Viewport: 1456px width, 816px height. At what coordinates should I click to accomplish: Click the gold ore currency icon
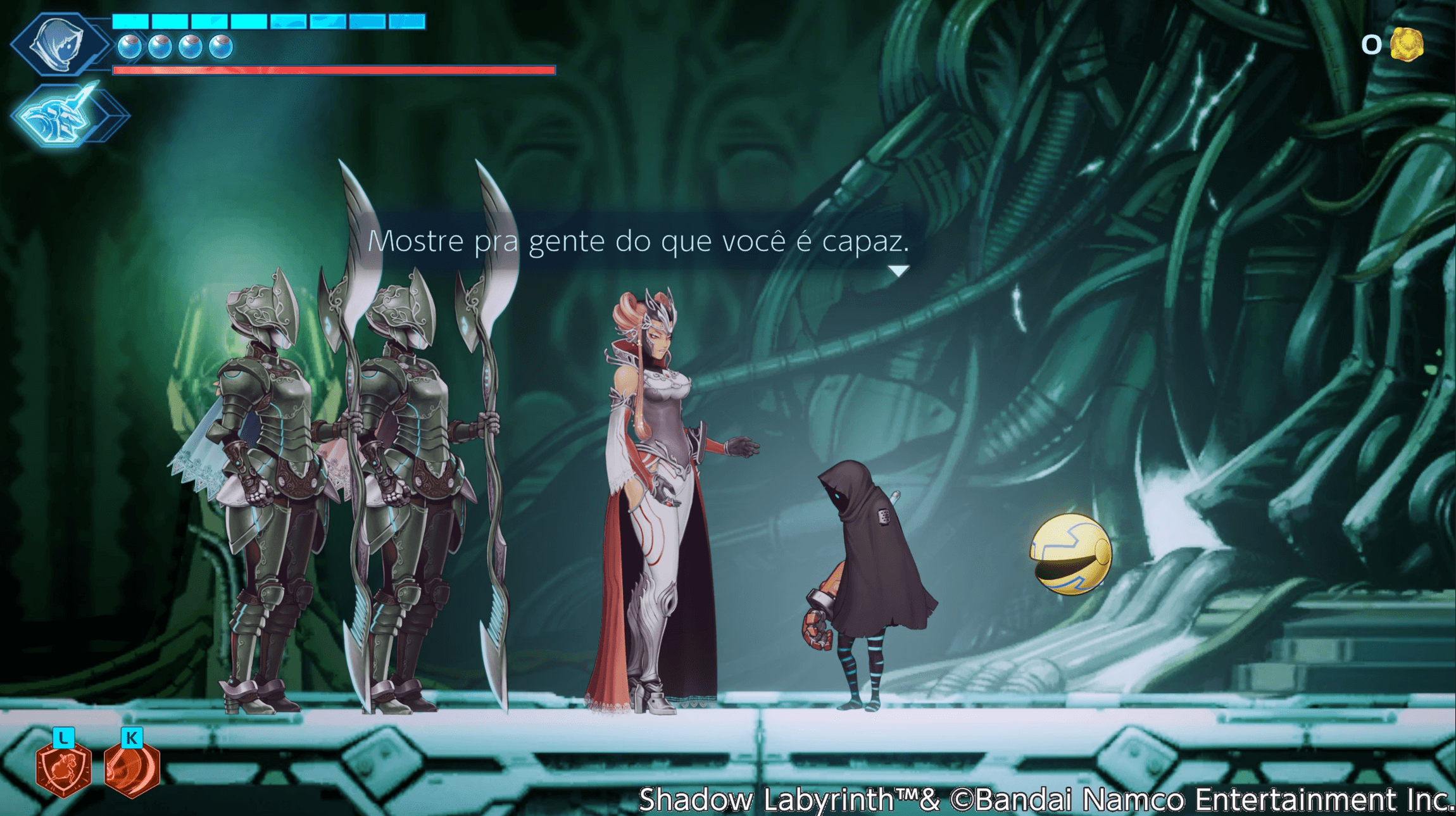point(1407,44)
